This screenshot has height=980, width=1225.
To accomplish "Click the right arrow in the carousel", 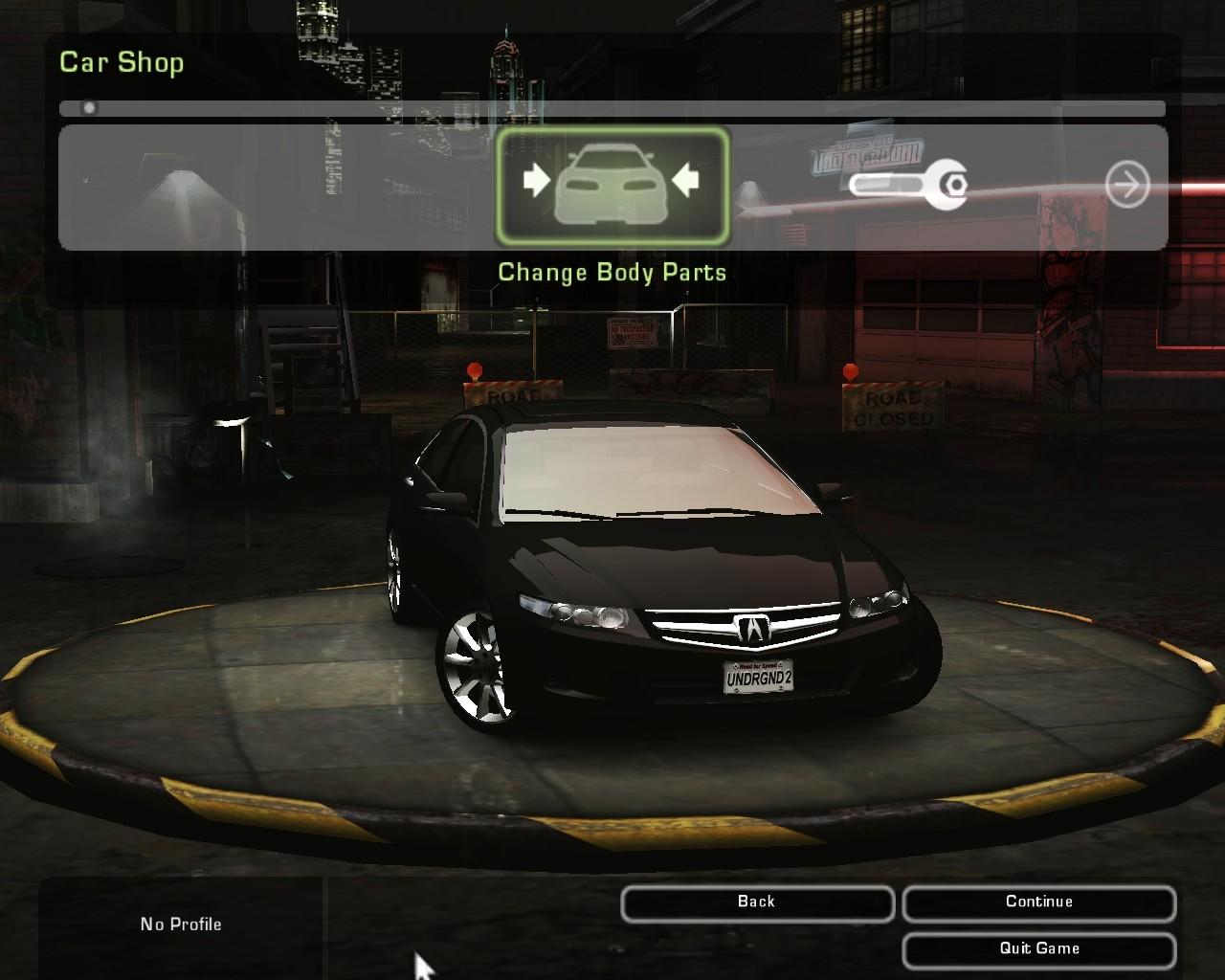I will tap(1126, 185).
